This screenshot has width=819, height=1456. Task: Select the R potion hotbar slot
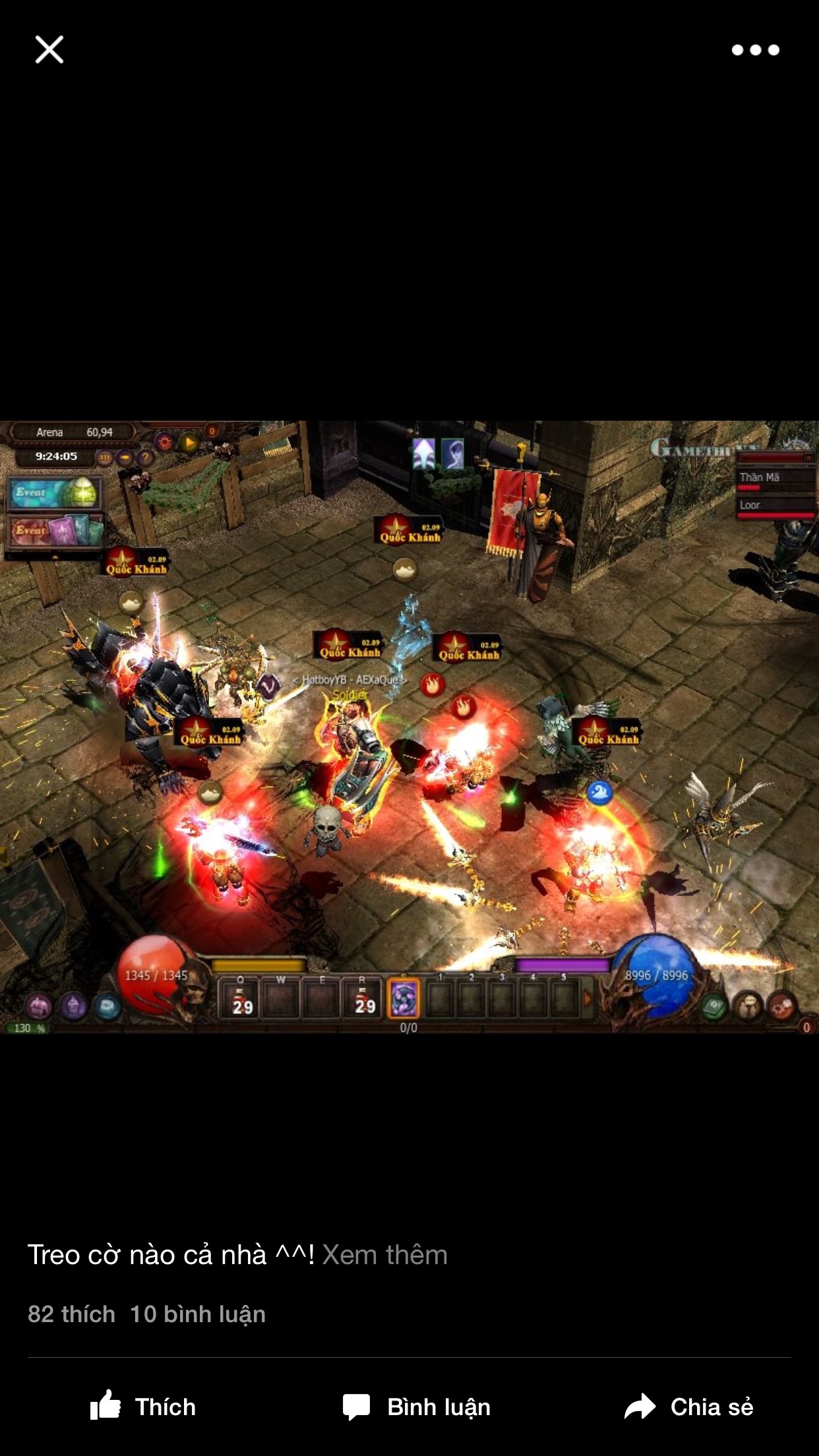click(363, 998)
